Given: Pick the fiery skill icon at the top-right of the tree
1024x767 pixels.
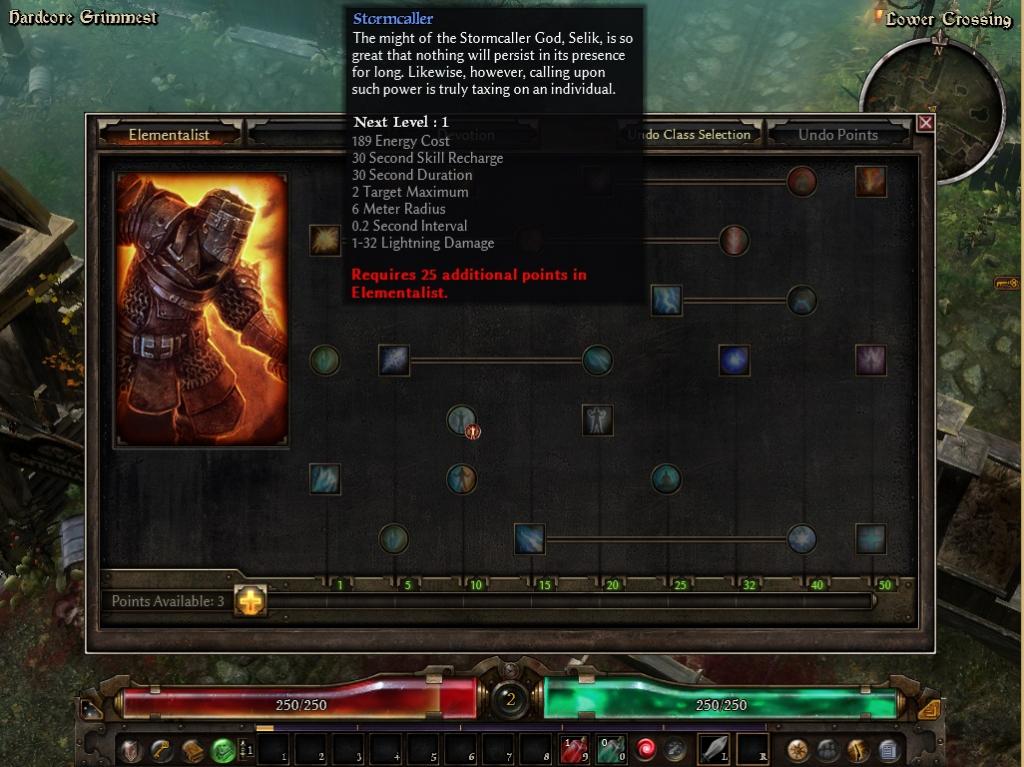Looking at the screenshot, I should (870, 181).
